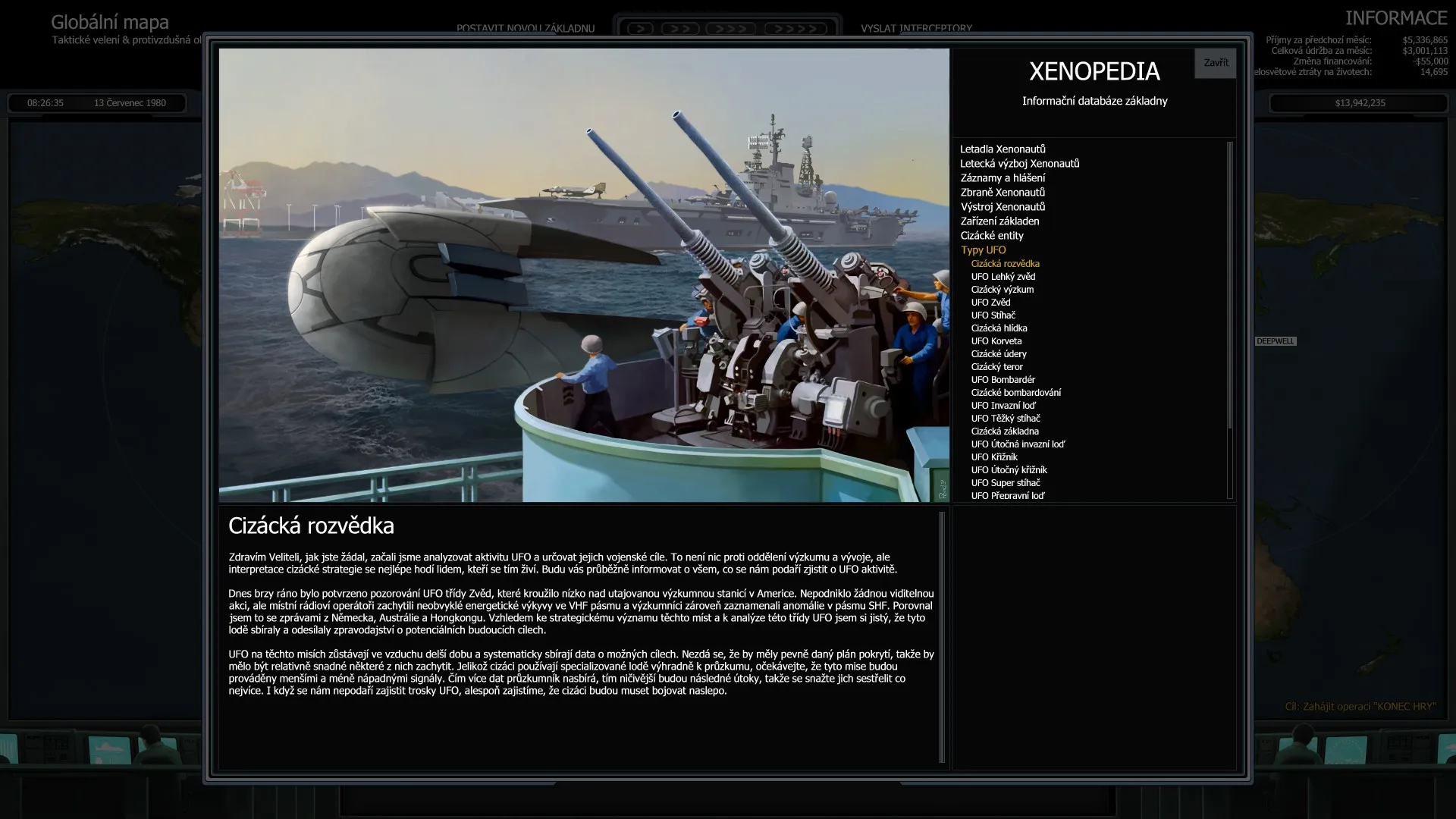Expand the Cizácké entity section

tap(992, 235)
